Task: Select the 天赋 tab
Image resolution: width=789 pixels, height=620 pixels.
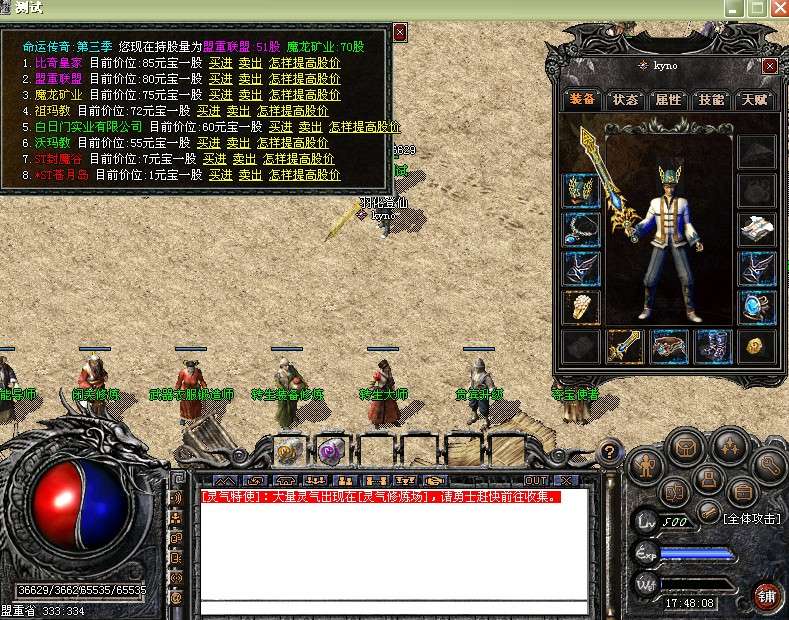Action: pos(754,100)
